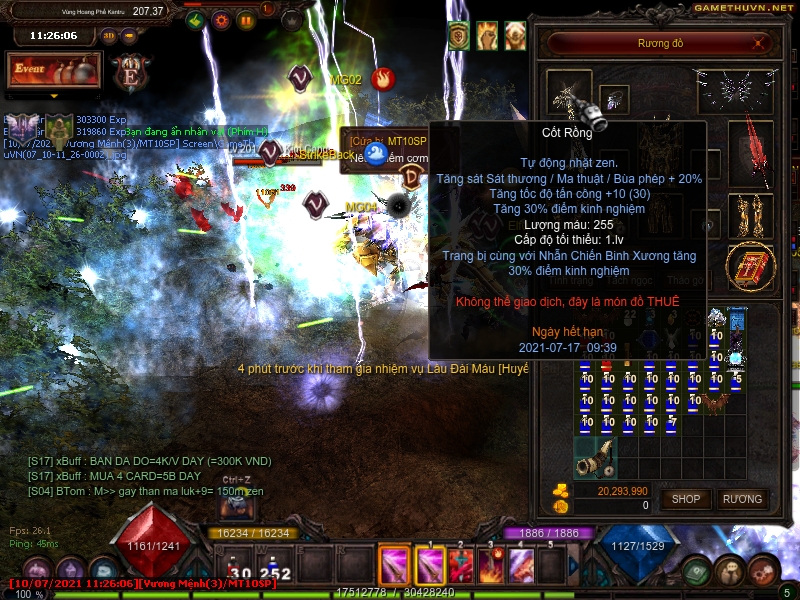Open the SHOP from the inventory
This screenshot has height=600, width=800.
686,498
